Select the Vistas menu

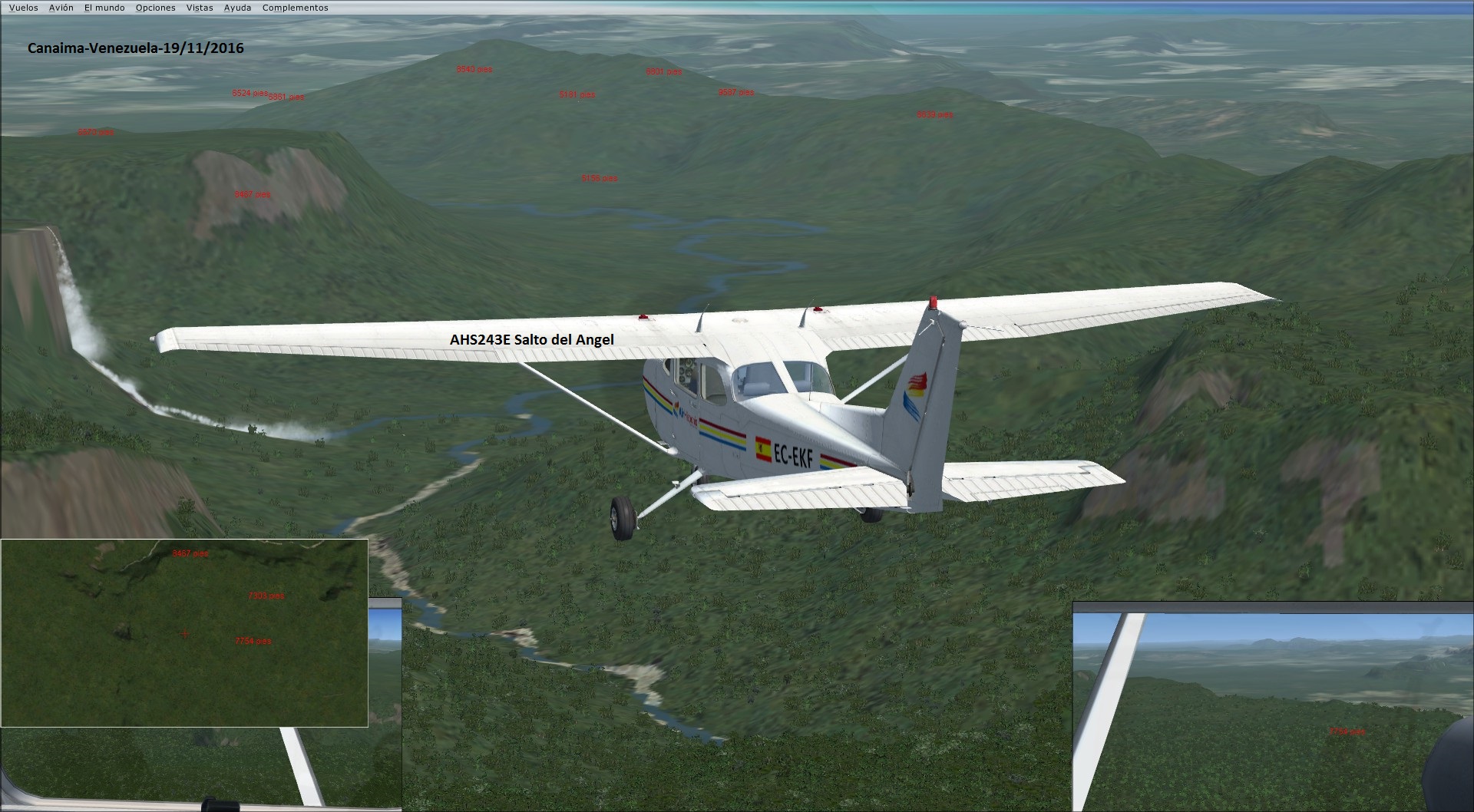(200, 8)
